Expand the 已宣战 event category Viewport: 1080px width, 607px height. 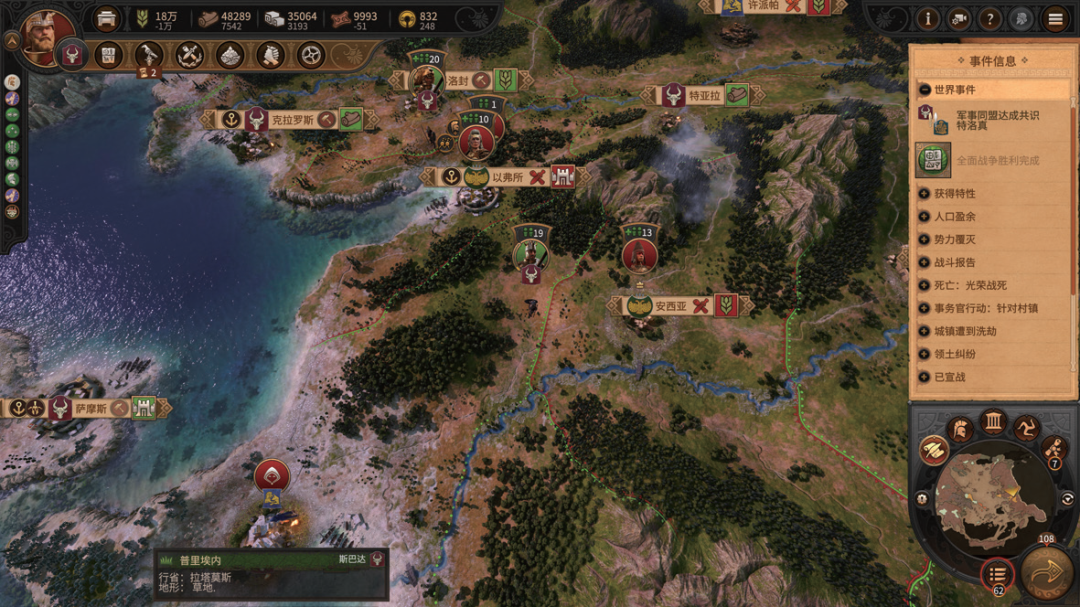tap(925, 377)
